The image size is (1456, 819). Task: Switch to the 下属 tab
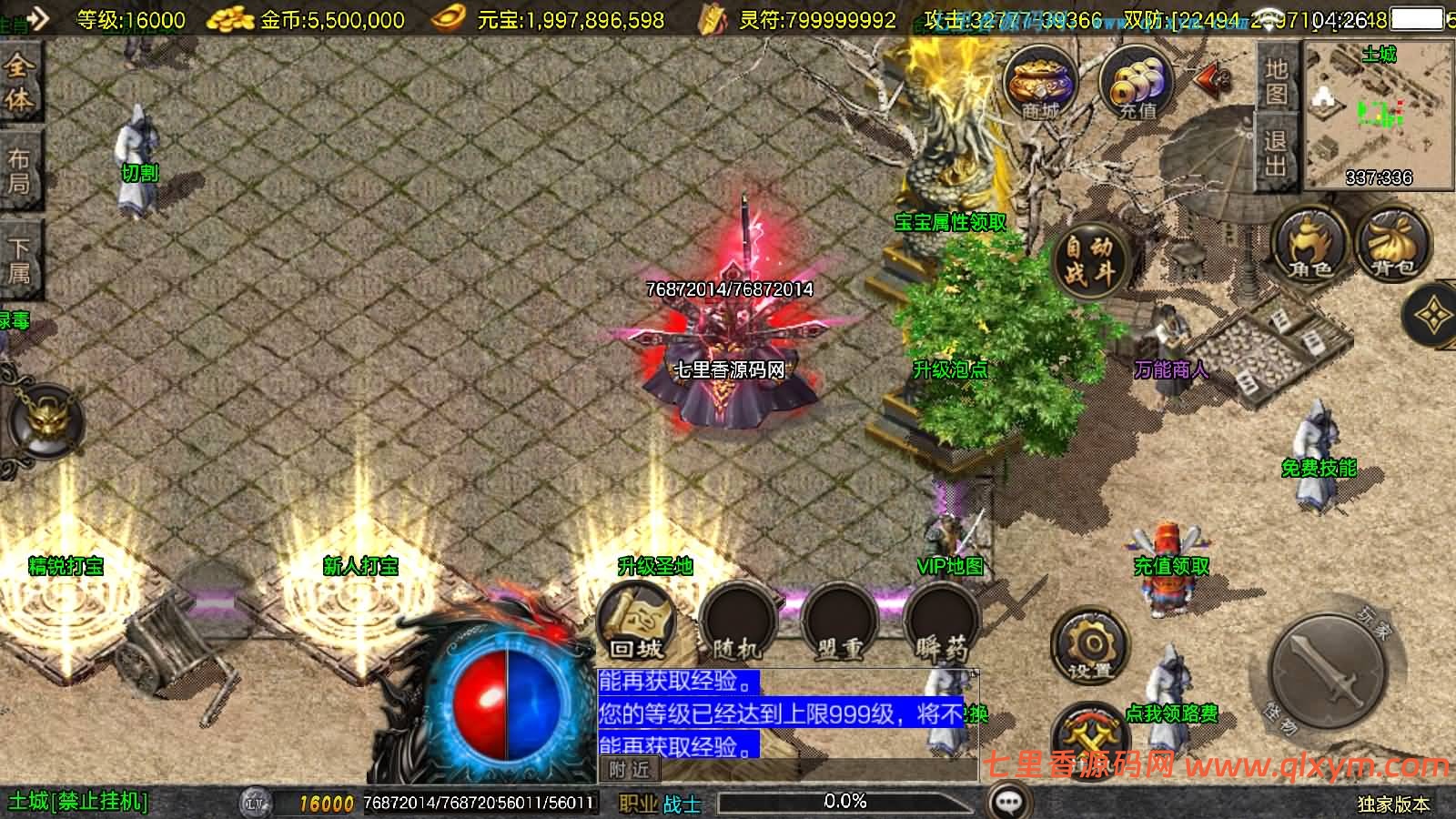coord(19,260)
